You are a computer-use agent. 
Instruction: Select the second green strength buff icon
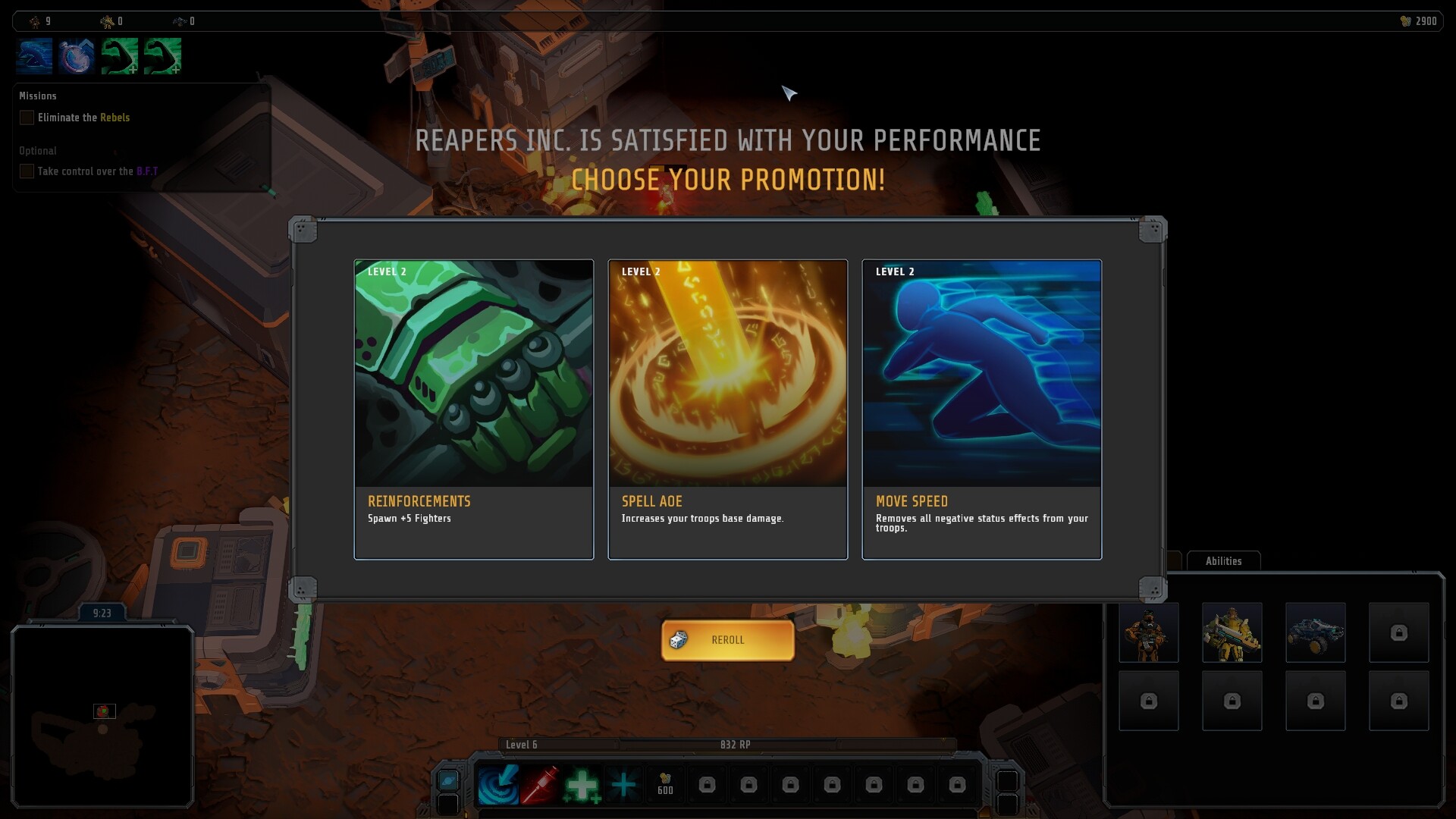click(161, 56)
